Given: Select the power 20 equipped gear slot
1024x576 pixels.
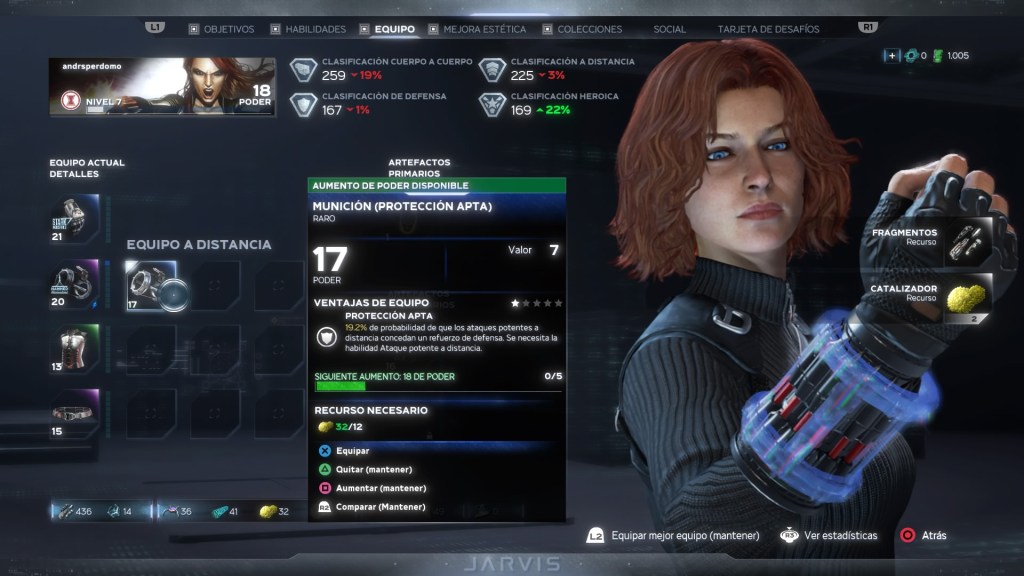Looking at the screenshot, I should pos(75,284).
